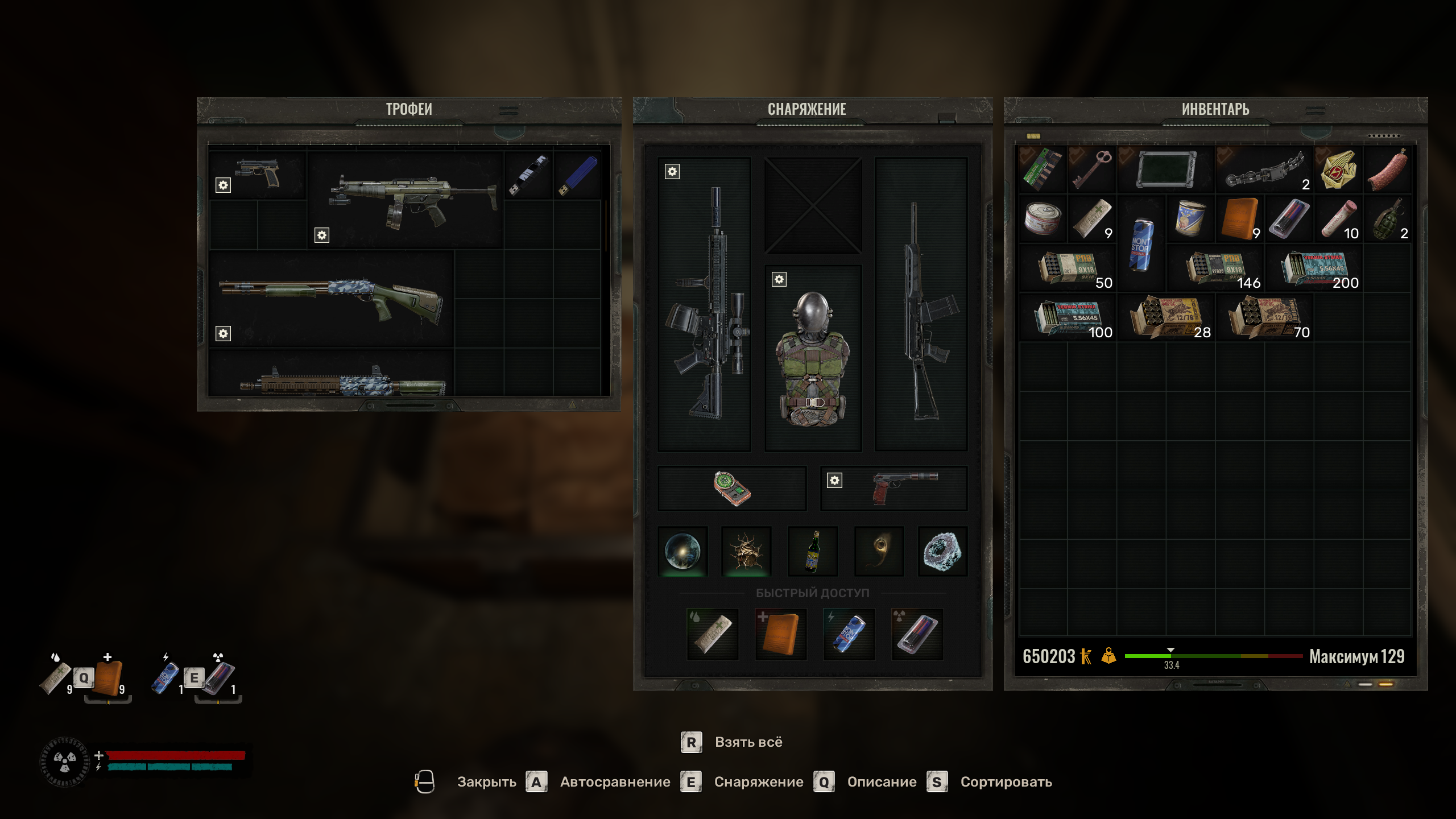Choose the quick access energy drink
Screen dimensions: 1456x819
(849, 634)
